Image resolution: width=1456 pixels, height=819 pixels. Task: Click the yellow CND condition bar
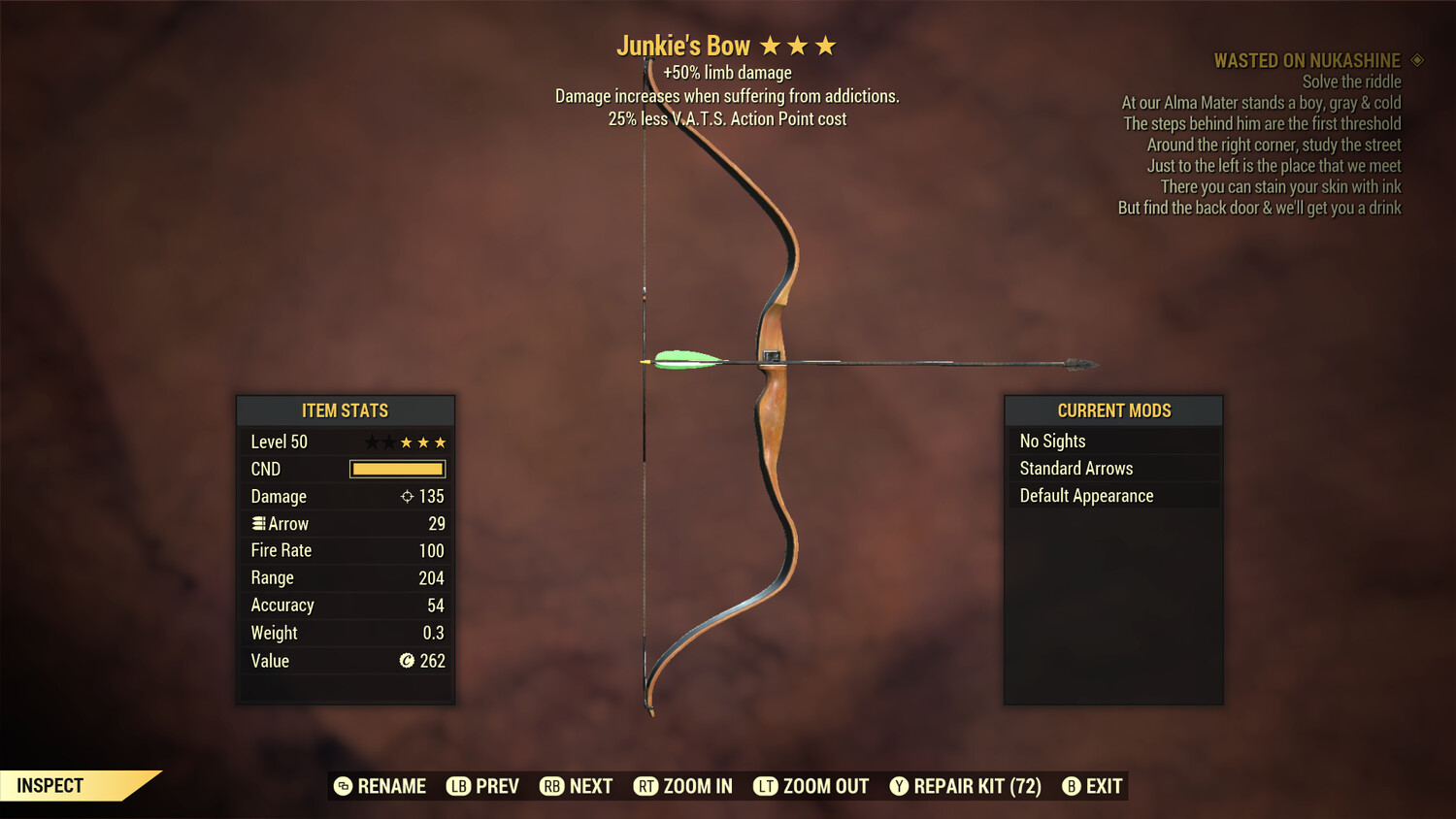(397, 469)
